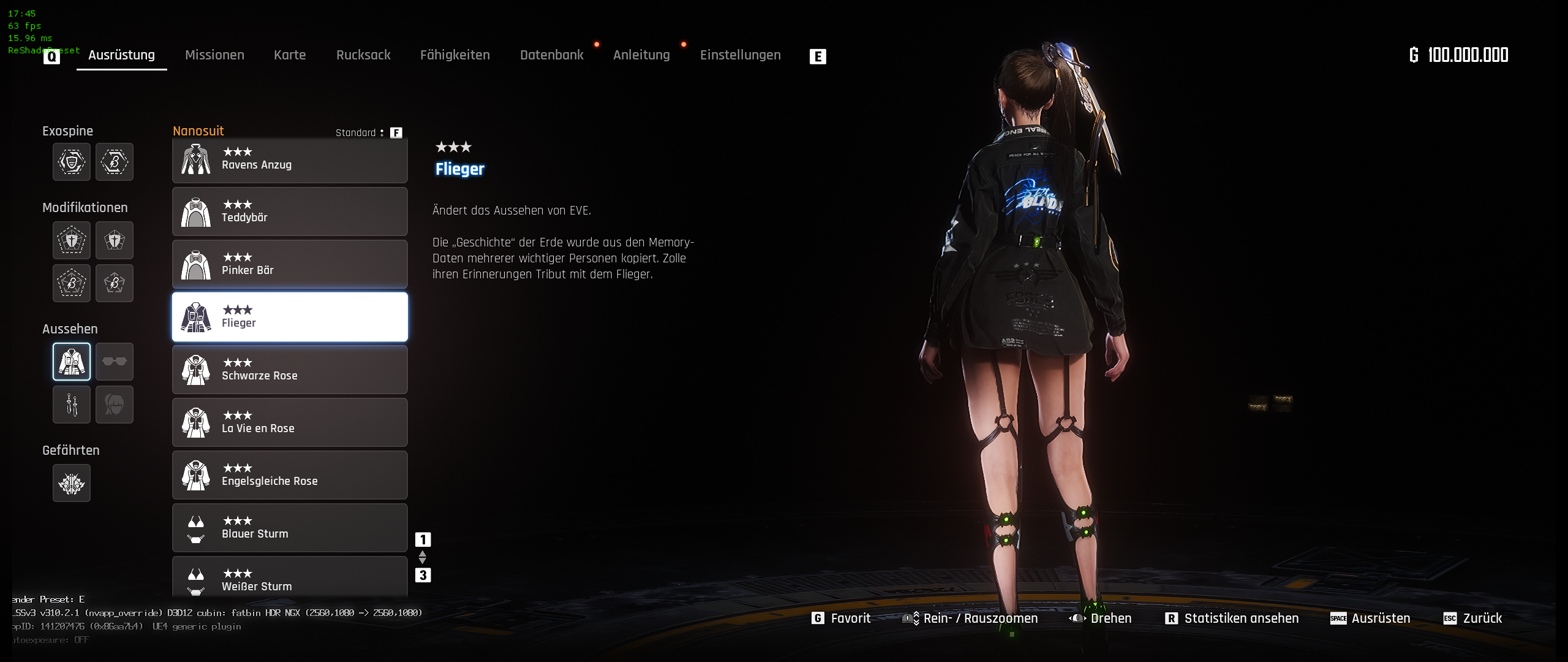Click the Ausrüsten button
Screen dimensions: 1568x662
pos(1370,618)
